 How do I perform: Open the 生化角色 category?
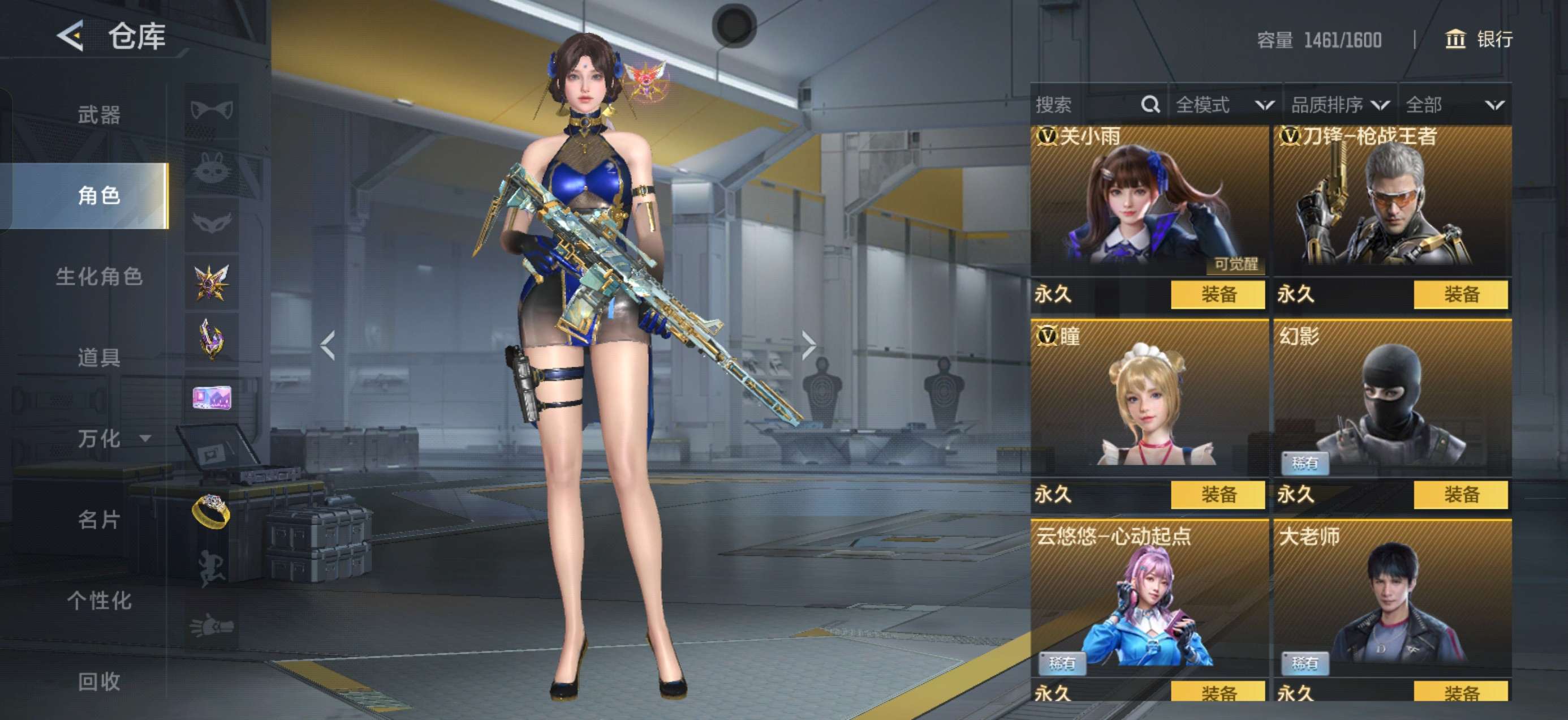98,277
